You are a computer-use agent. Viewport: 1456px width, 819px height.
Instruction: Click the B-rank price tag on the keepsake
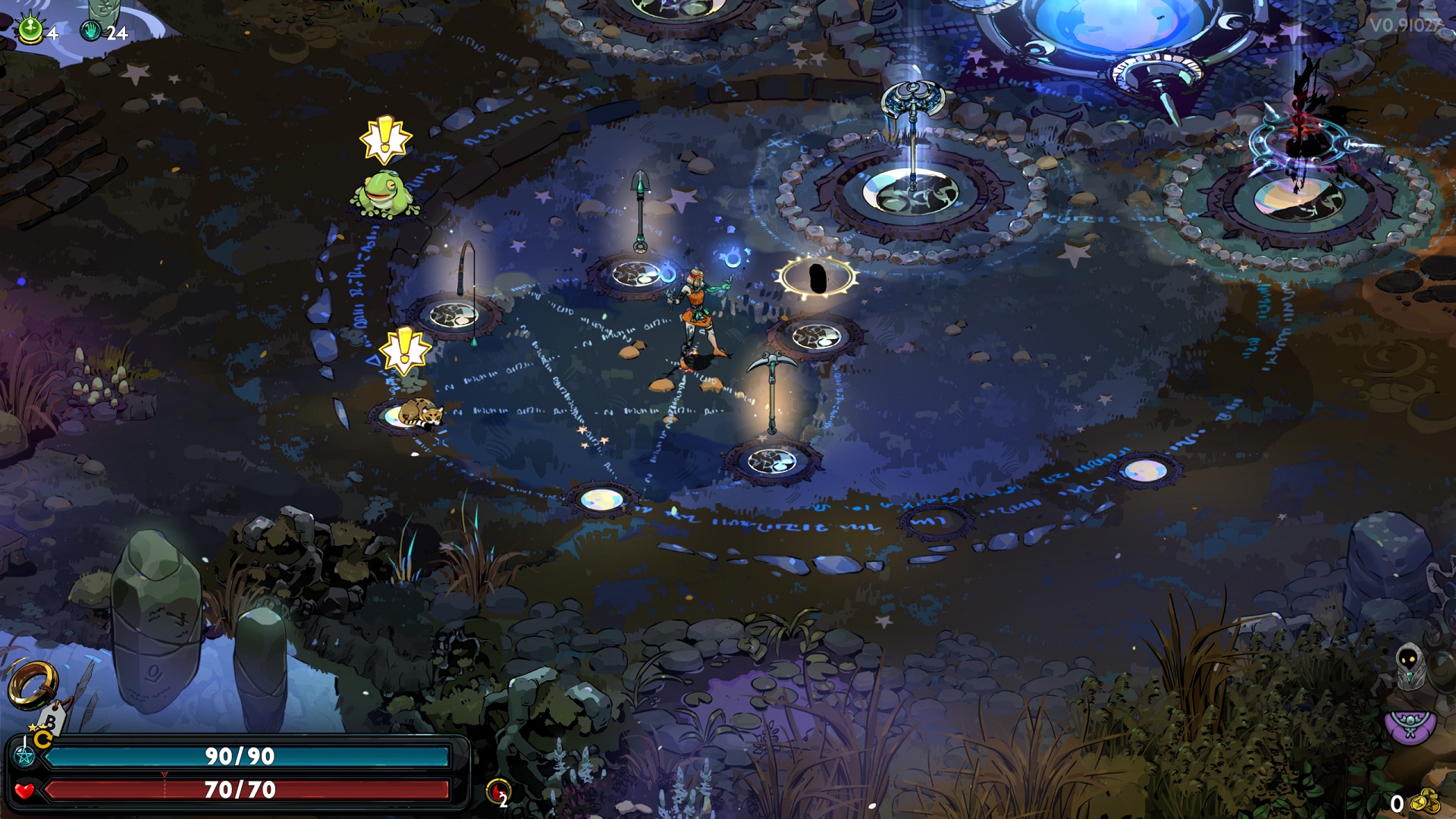click(x=50, y=720)
